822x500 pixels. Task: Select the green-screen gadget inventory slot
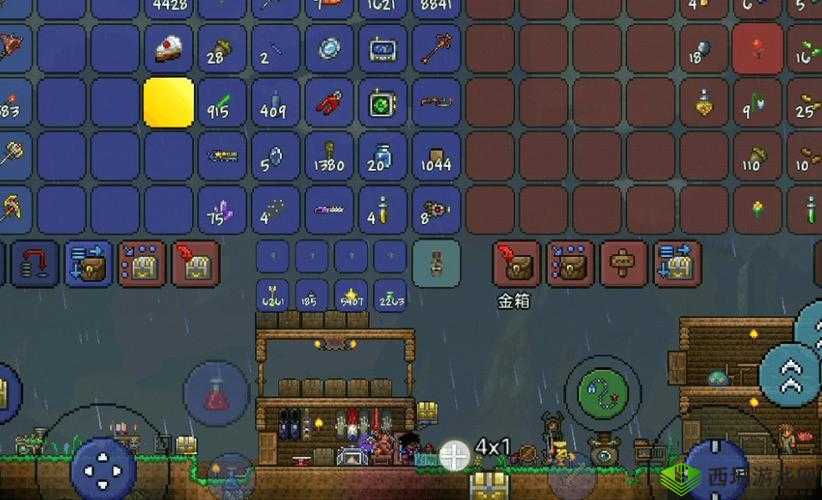(x=382, y=102)
